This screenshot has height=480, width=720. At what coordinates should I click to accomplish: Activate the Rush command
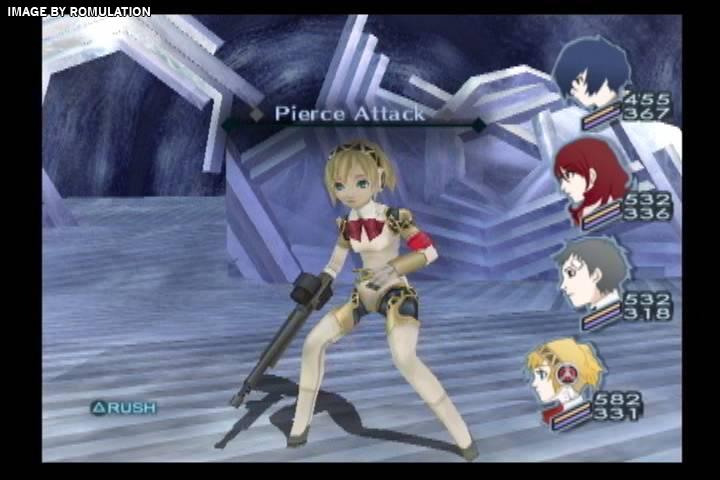pos(124,407)
